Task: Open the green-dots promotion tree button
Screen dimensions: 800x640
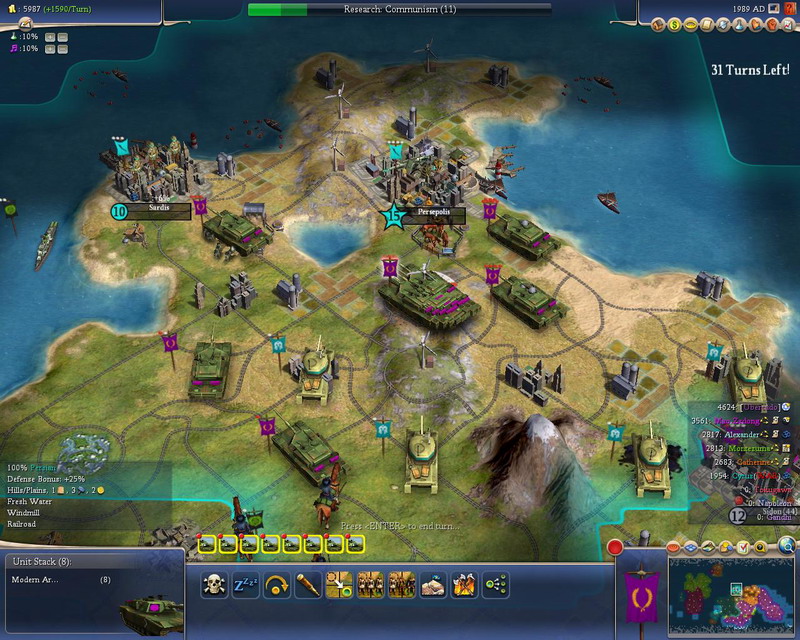Action: [495, 584]
